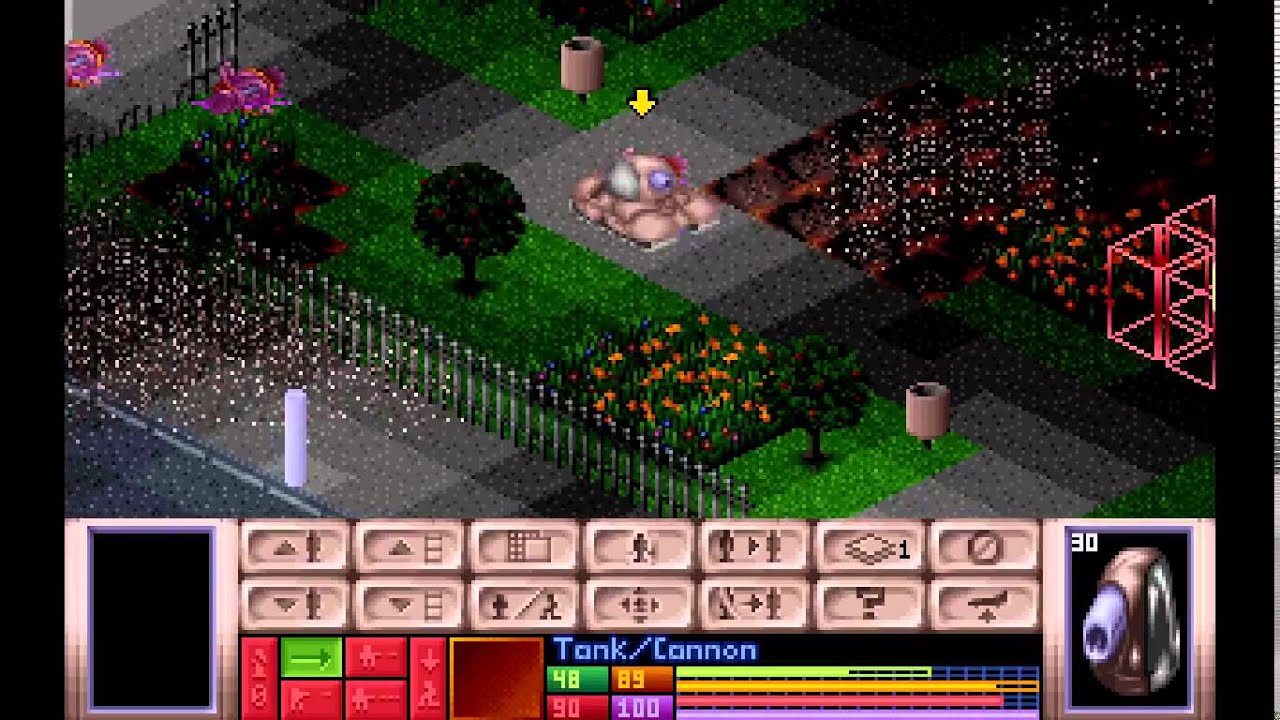The height and width of the screenshot is (720, 1280).
Task: Move the selected unit up a level
Action: pyautogui.click(x=295, y=548)
